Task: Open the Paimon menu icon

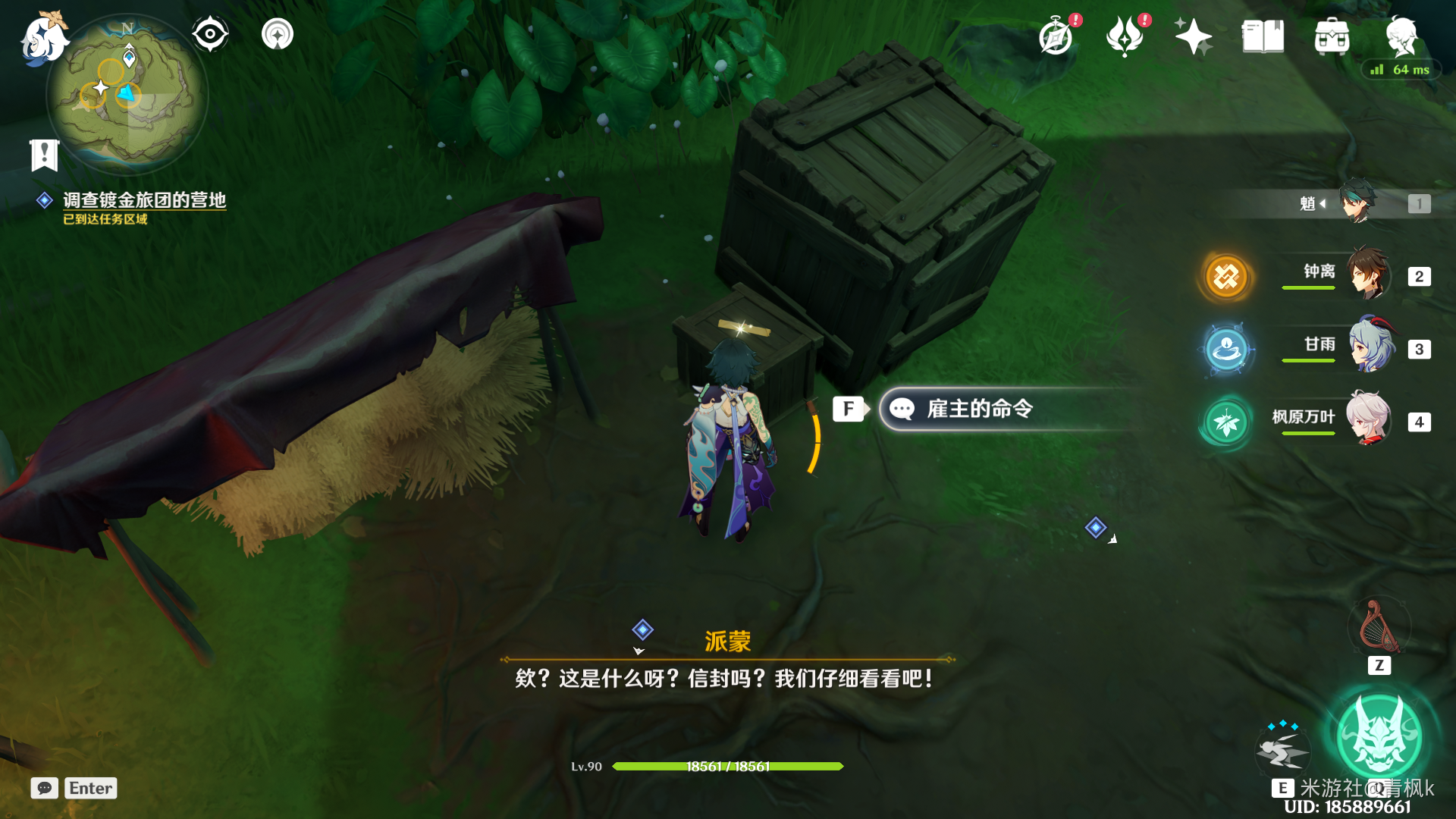Action: [43, 38]
